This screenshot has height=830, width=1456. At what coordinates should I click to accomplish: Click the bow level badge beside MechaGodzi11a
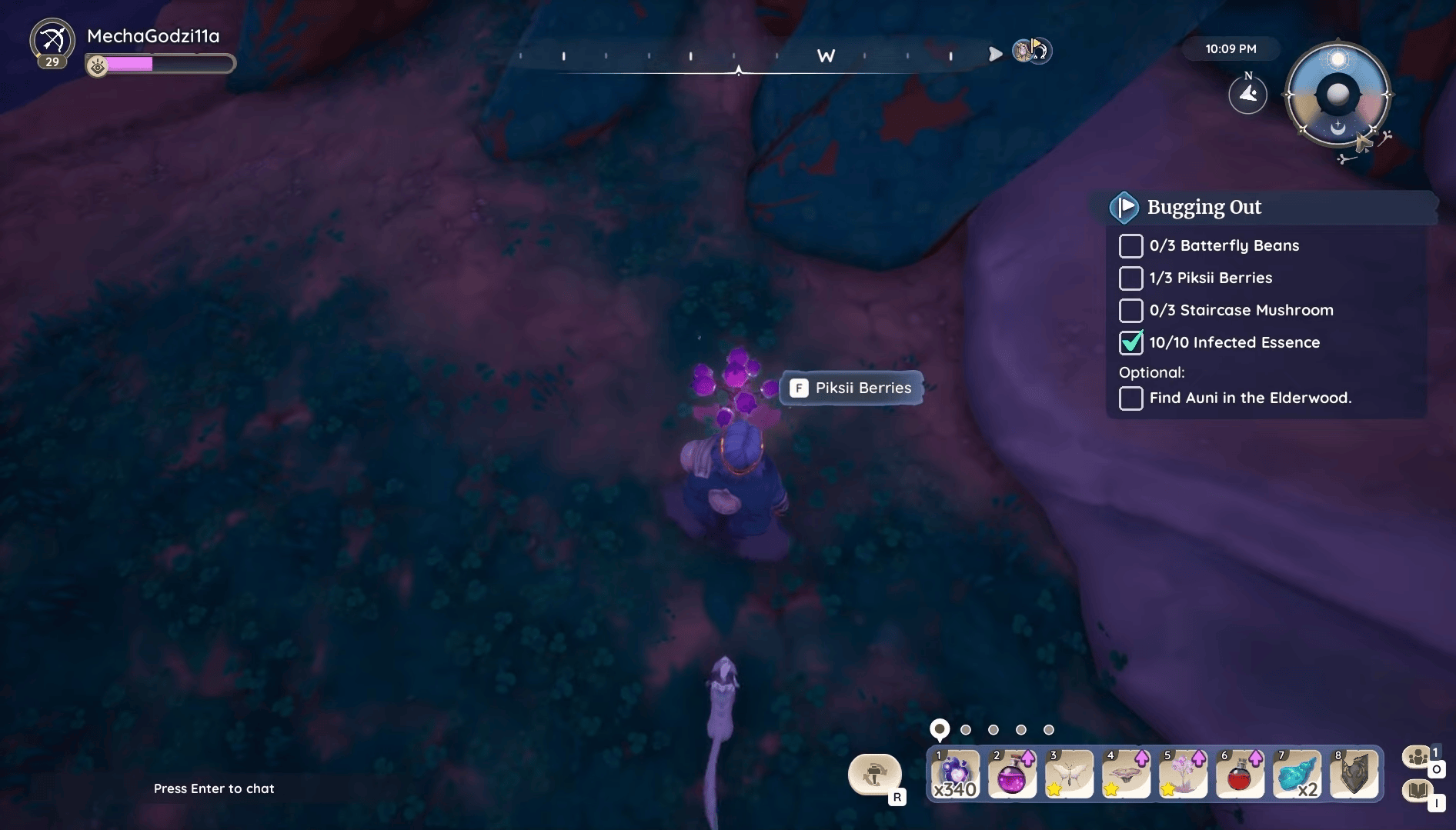pyautogui.click(x=52, y=42)
